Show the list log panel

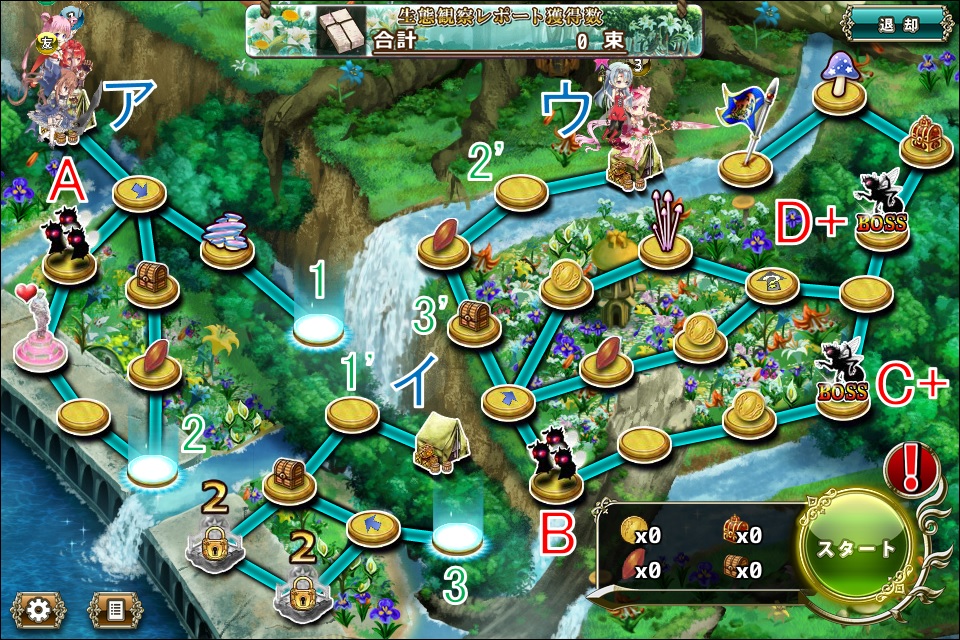(115, 609)
